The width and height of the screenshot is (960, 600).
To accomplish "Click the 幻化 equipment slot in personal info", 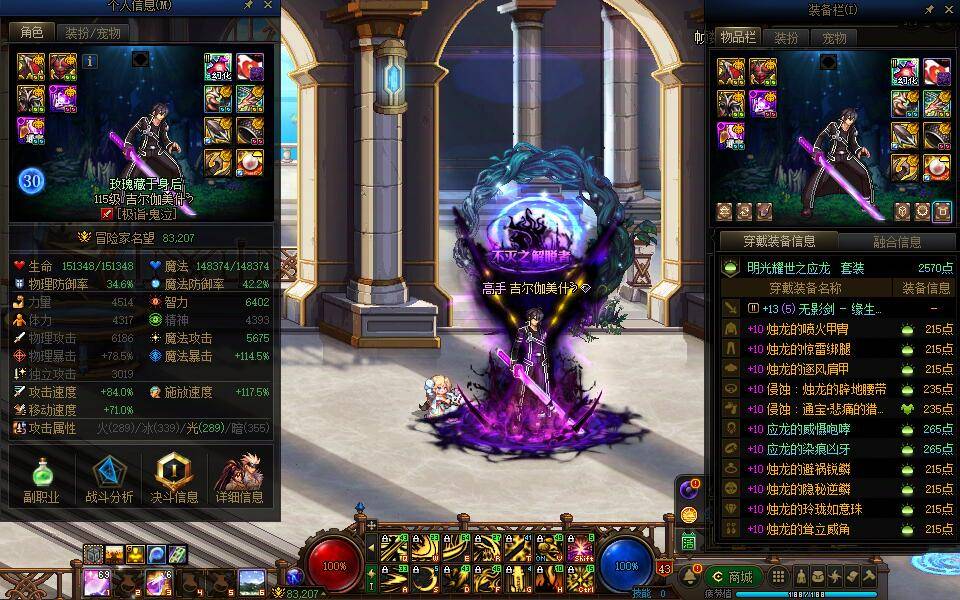I will point(218,67).
